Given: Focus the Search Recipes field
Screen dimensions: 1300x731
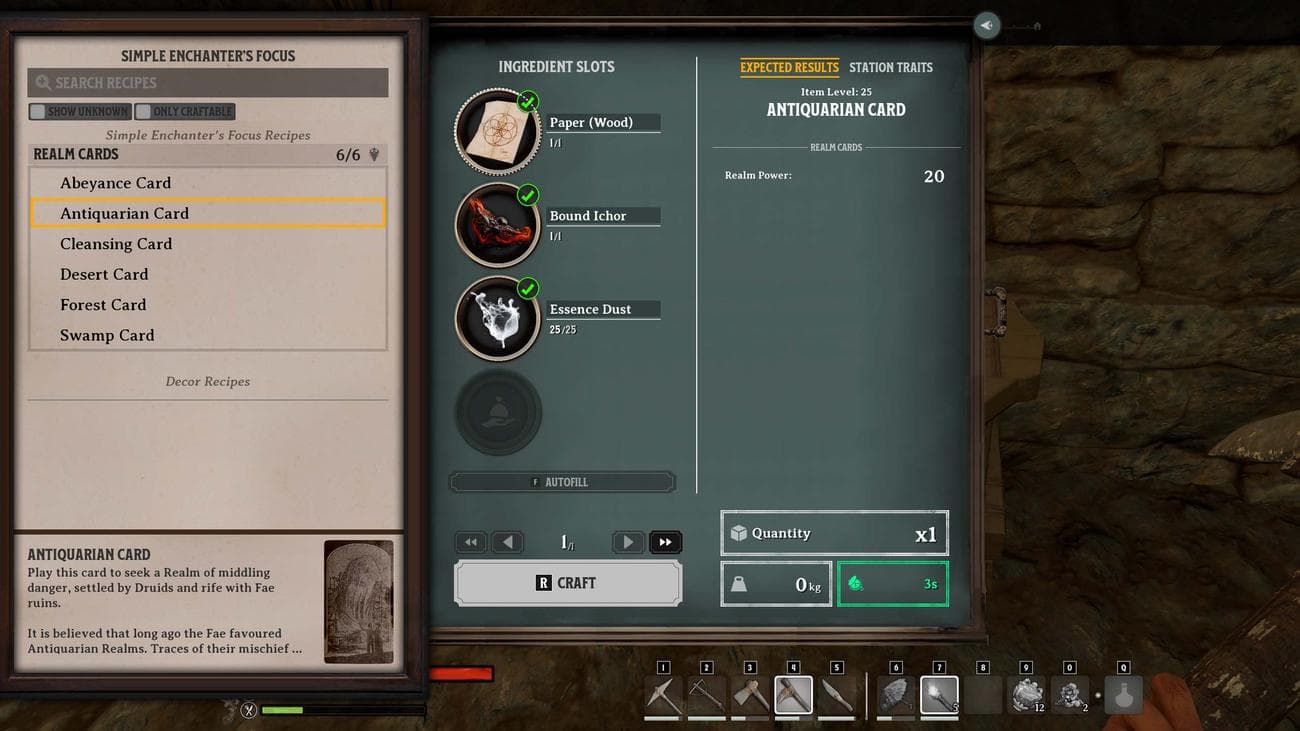Looking at the screenshot, I should [x=207, y=83].
